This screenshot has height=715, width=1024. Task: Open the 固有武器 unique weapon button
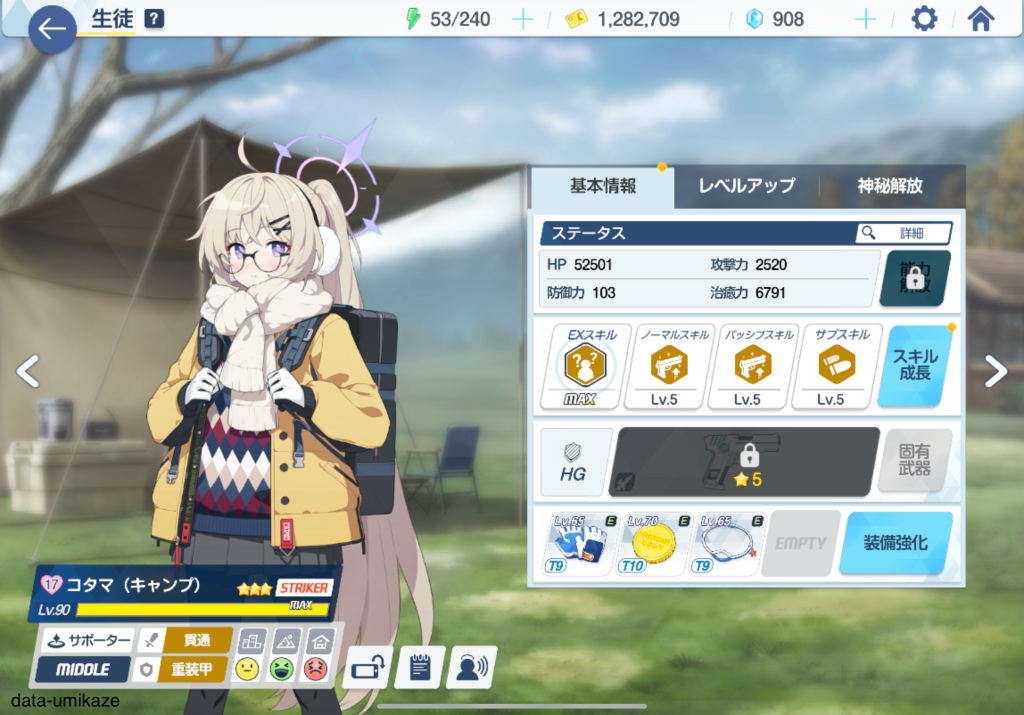[x=914, y=461]
